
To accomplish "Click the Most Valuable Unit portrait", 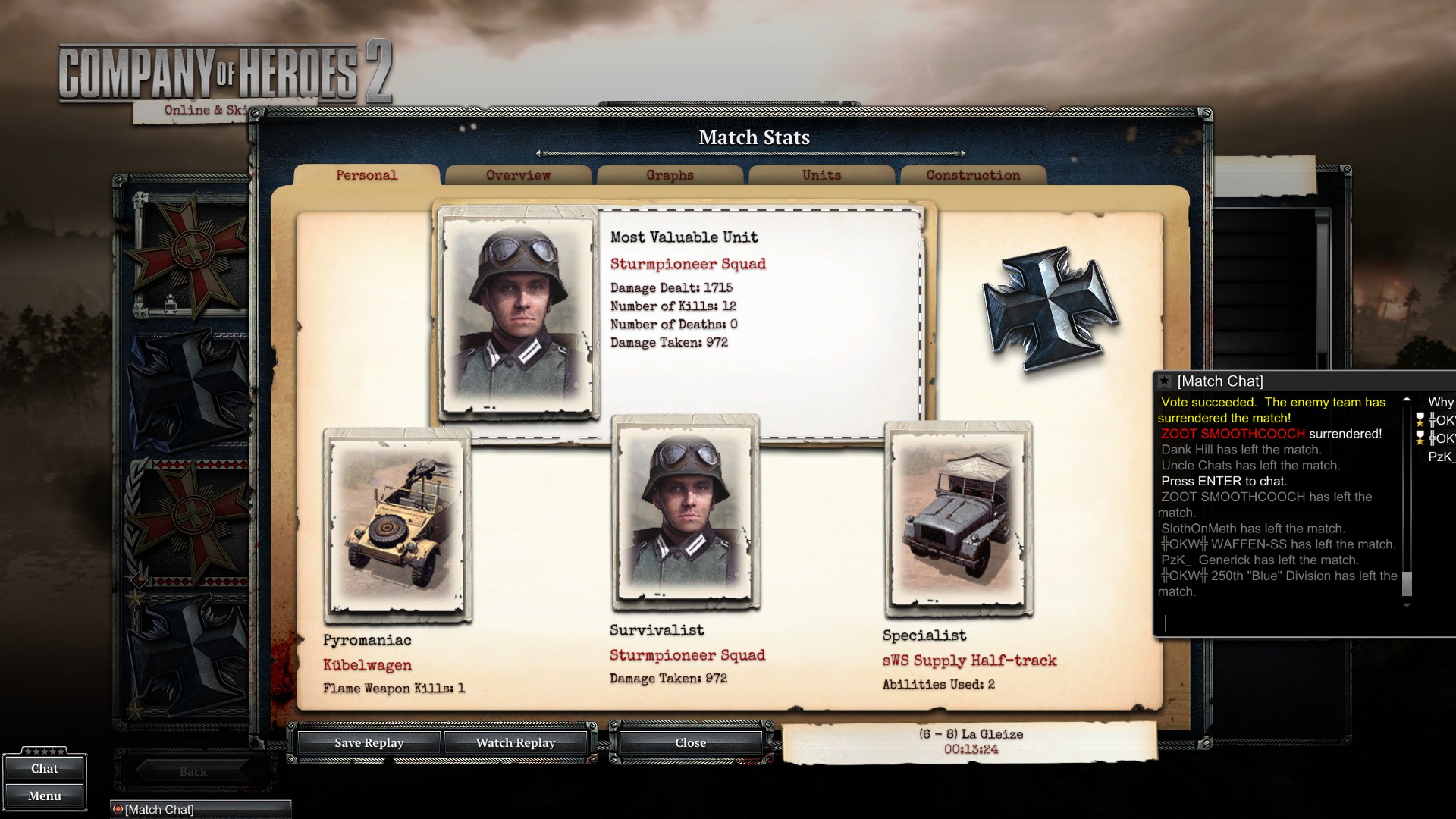I will [519, 312].
